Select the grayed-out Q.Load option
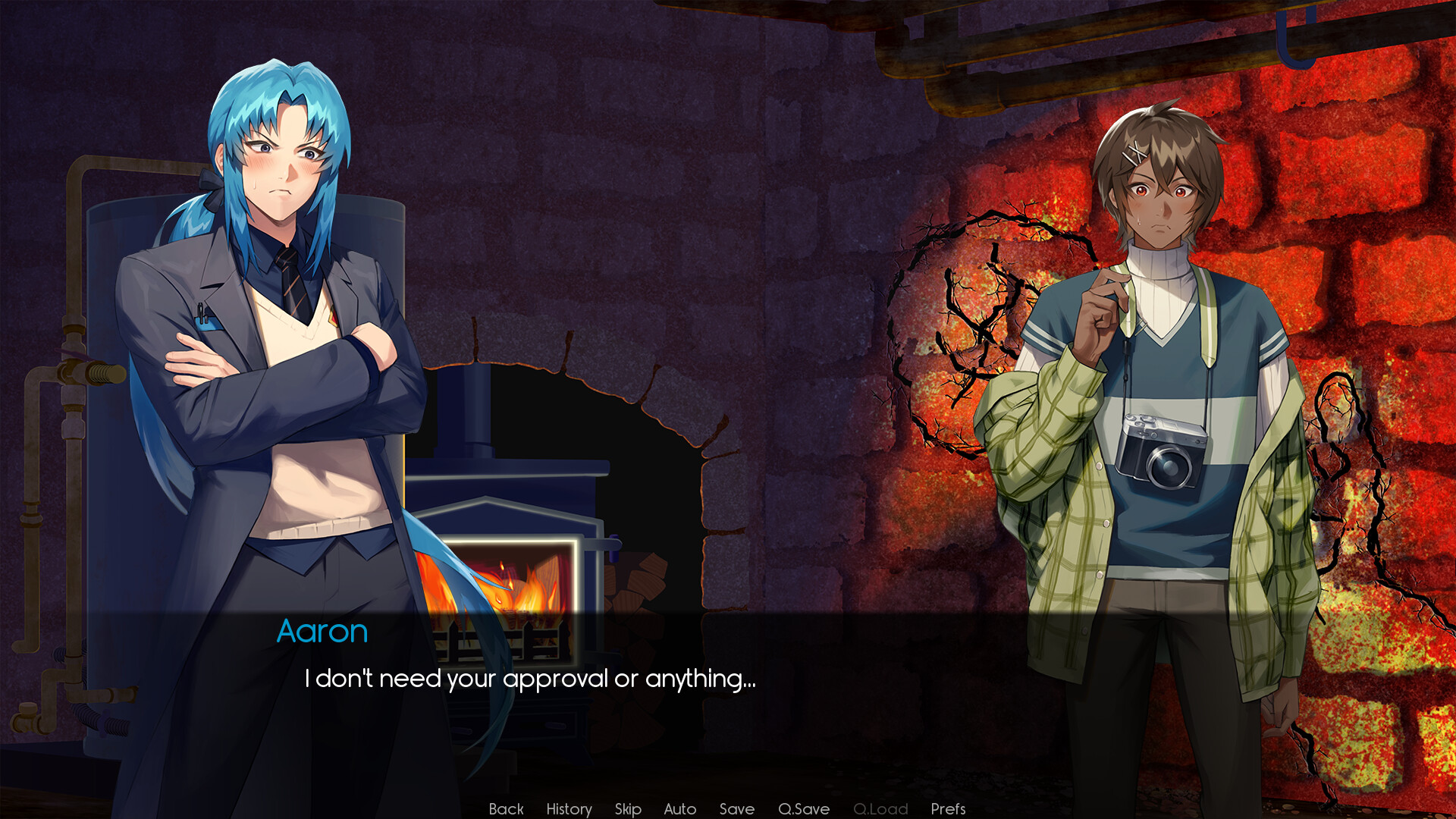 (x=880, y=808)
